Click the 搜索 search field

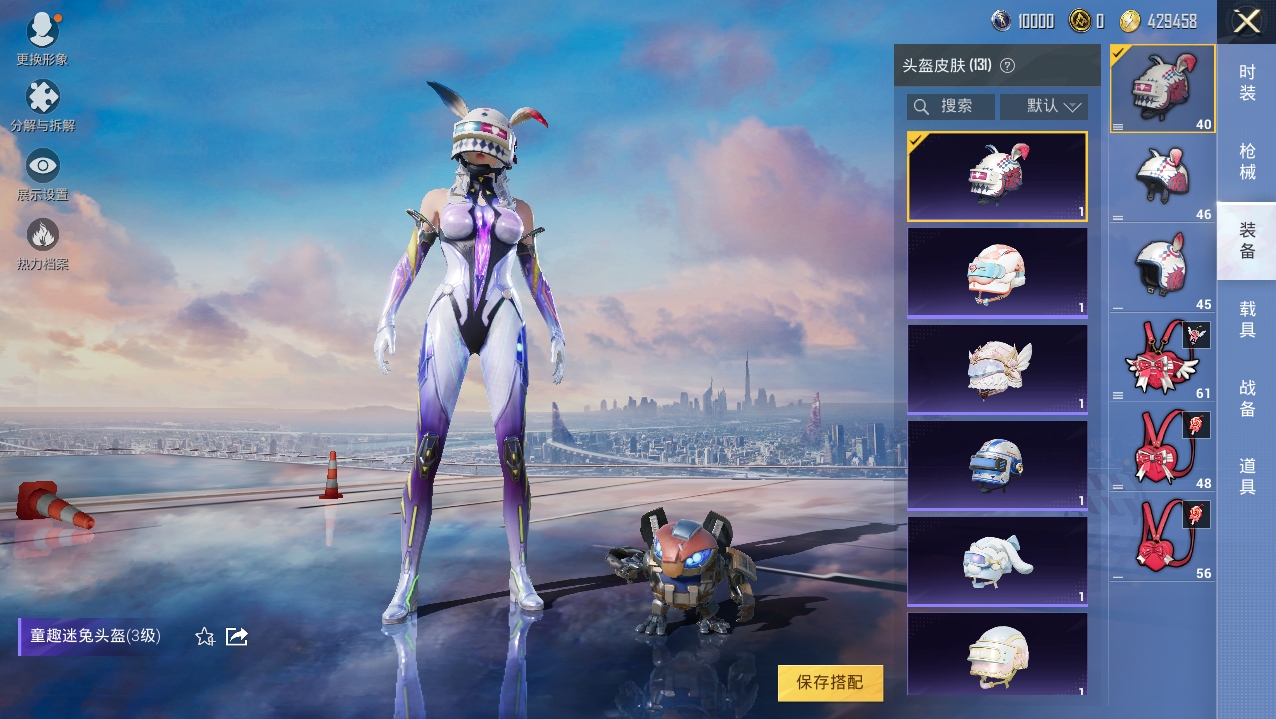[x=951, y=106]
